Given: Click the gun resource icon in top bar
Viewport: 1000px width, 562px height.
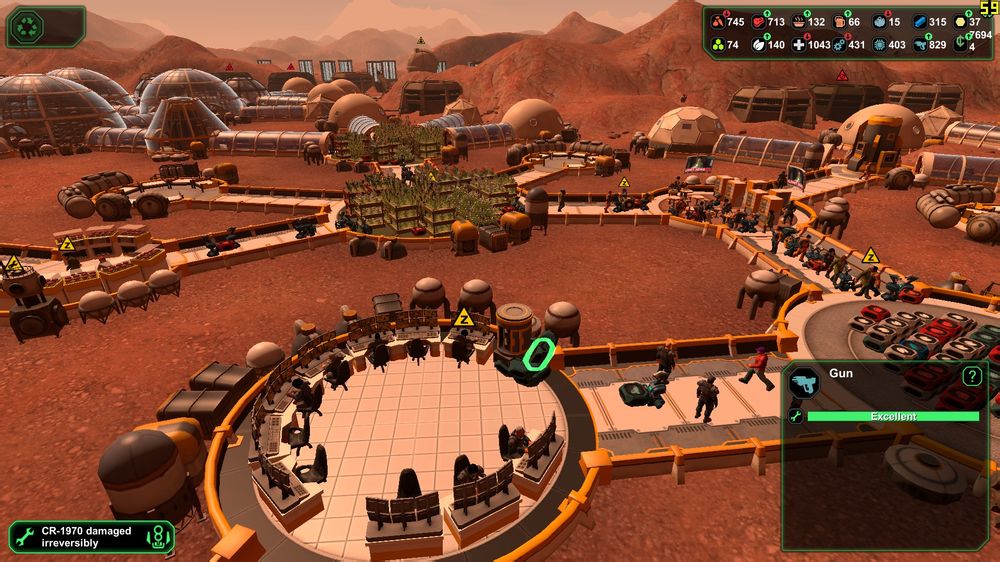Looking at the screenshot, I should (x=920, y=45).
